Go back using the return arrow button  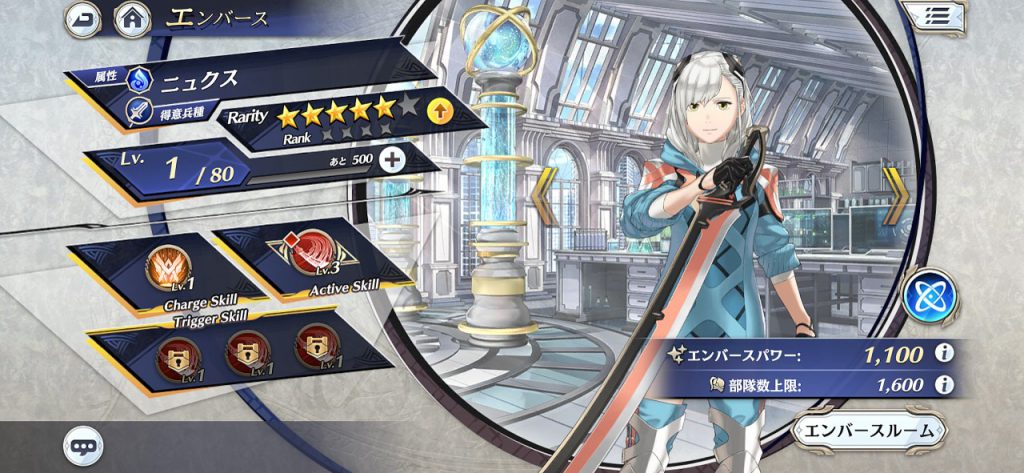tap(82, 18)
